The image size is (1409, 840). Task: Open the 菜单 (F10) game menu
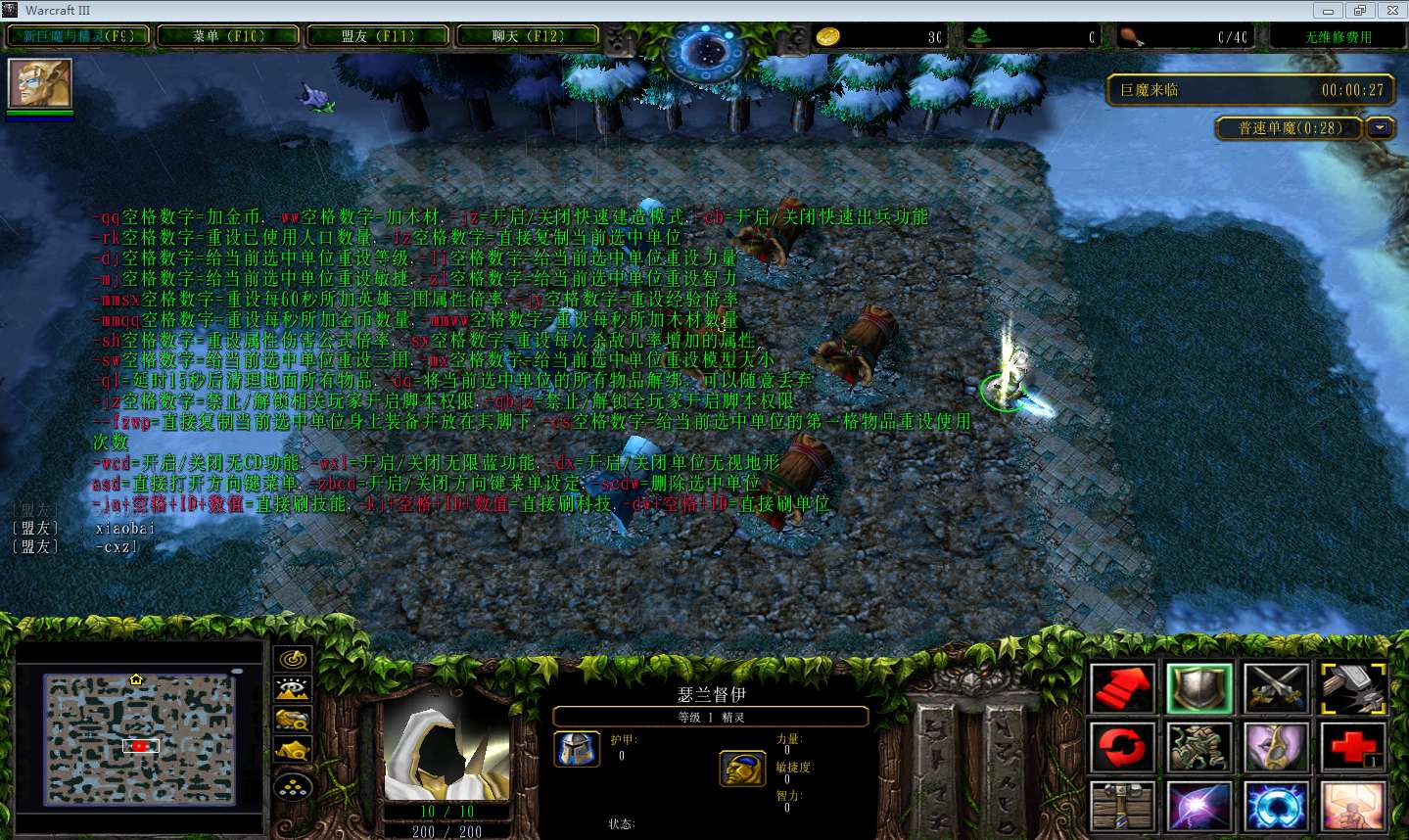click(228, 36)
